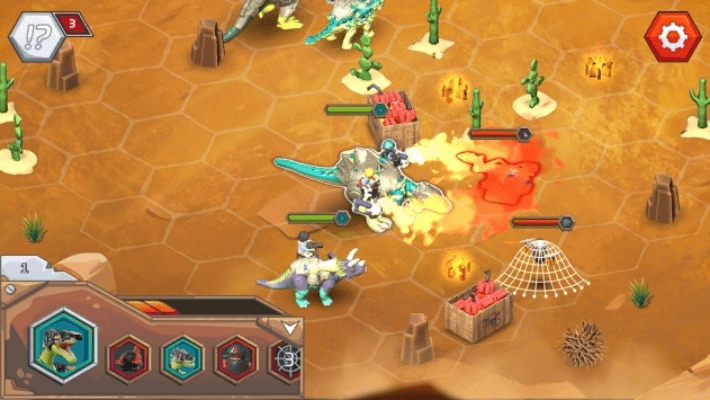The width and height of the screenshot is (710, 400).
Task: Collapse the turn order panel with arrow
Action: tap(290, 326)
